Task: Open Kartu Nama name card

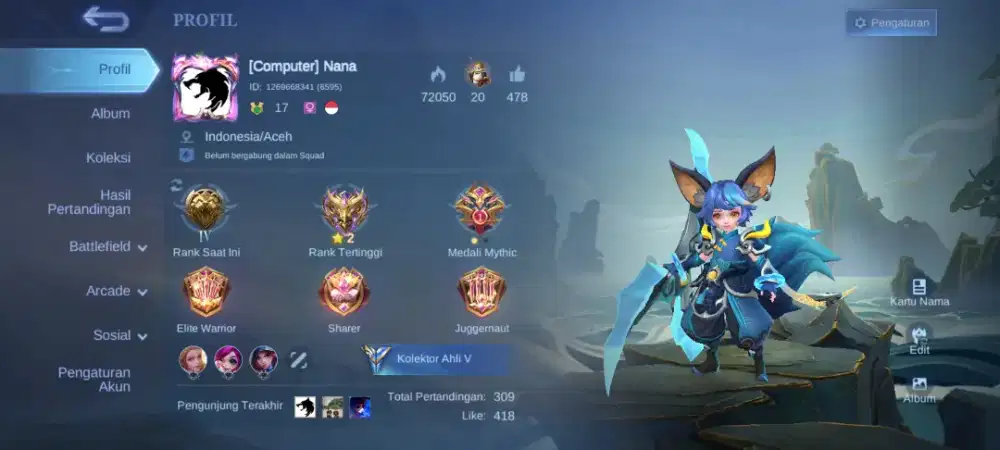Action: [919, 291]
